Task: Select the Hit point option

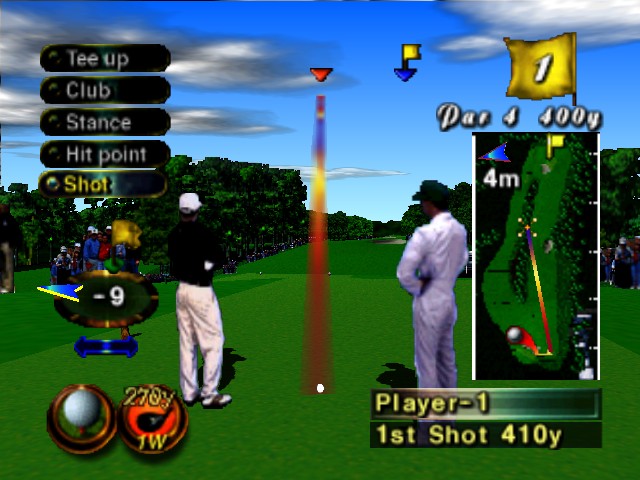Action: click(104, 155)
